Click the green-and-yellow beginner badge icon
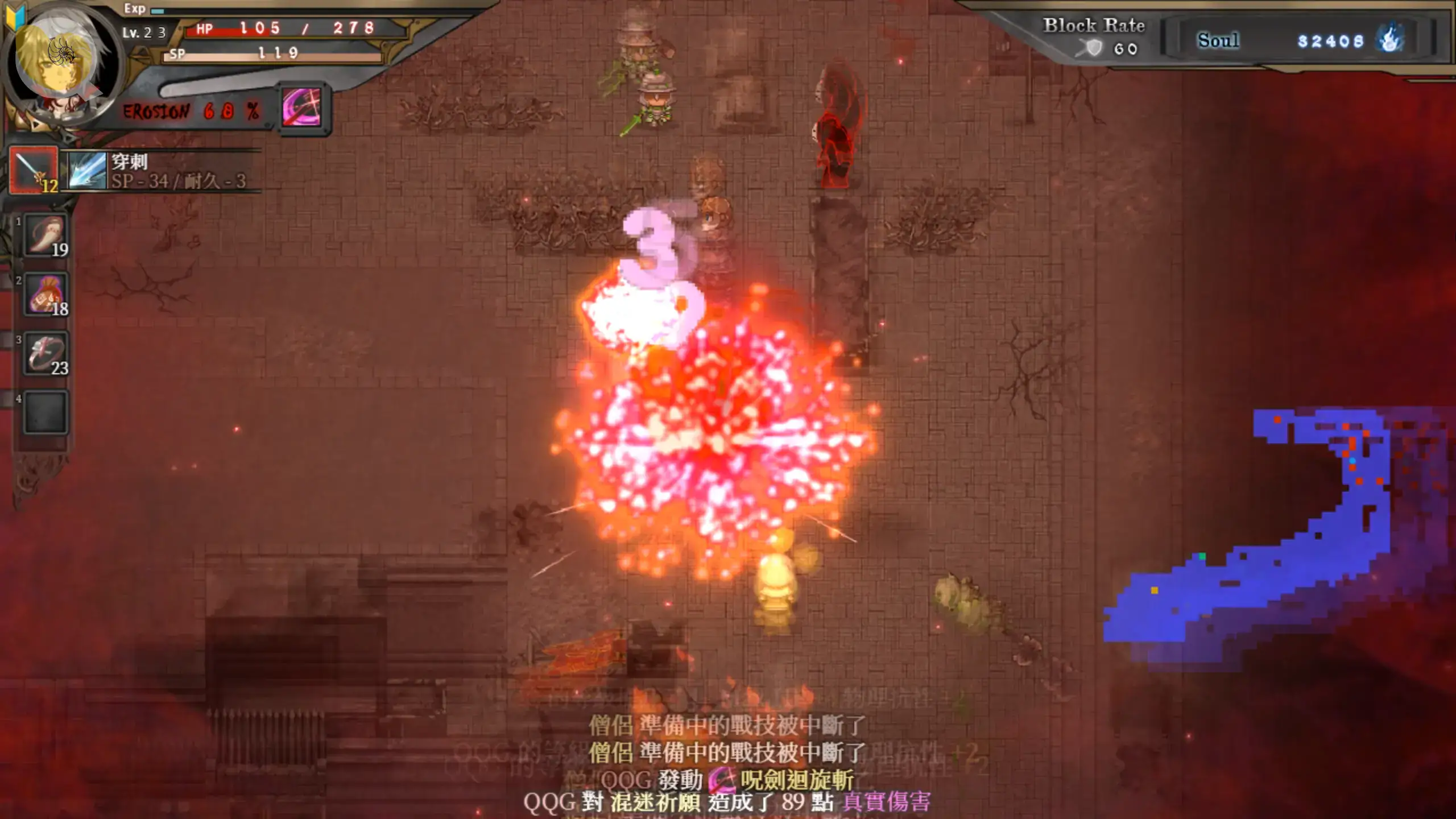Image resolution: width=1456 pixels, height=819 pixels. click(15, 16)
